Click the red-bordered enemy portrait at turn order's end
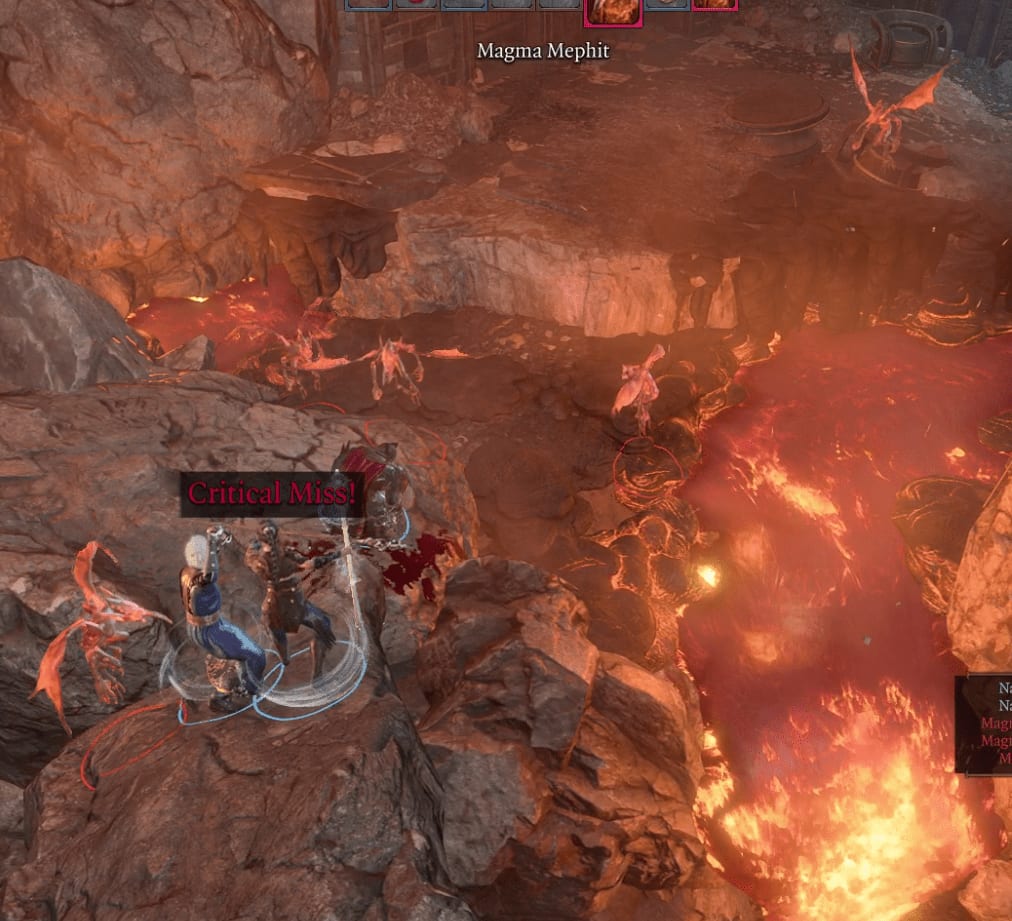The image size is (1012, 921). point(714,5)
